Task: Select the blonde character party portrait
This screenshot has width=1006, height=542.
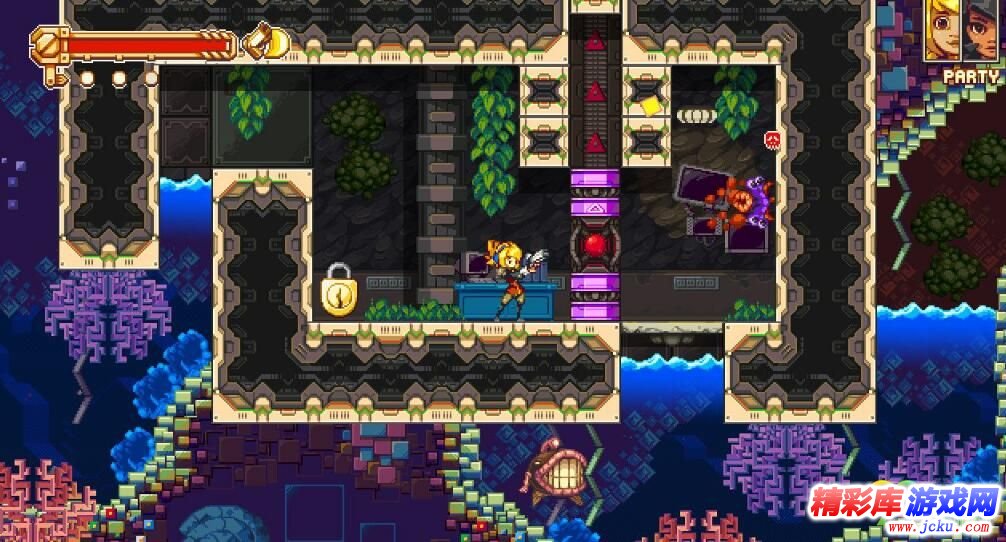Action: tap(943, 30)
